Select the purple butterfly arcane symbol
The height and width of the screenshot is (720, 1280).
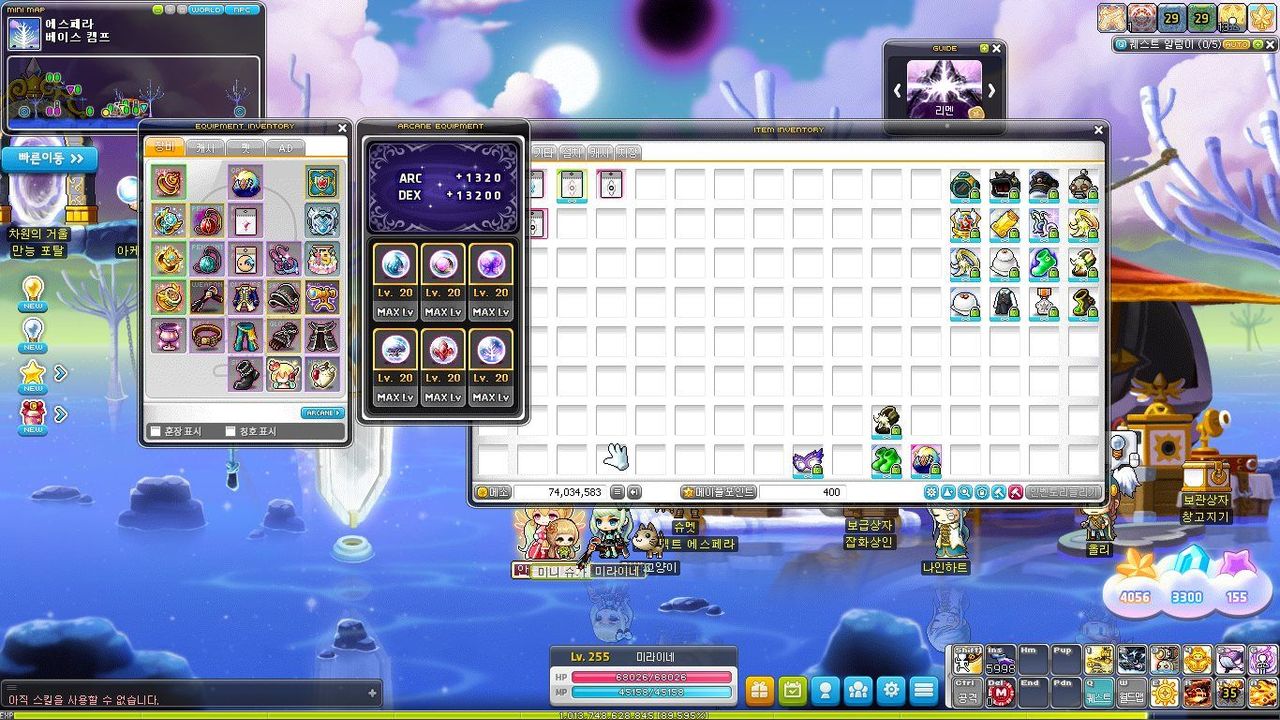(x=490, y=264)
